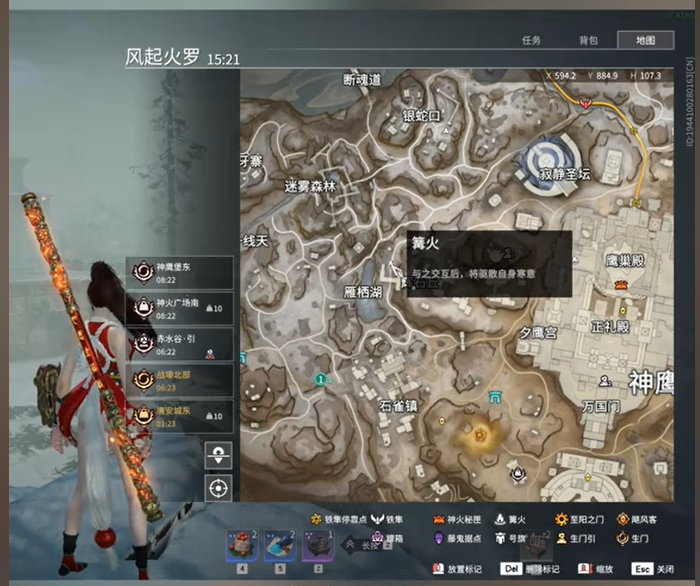Select the 康安城东 event entry
This screenshot has width=700, height=586.
[180, 416]
